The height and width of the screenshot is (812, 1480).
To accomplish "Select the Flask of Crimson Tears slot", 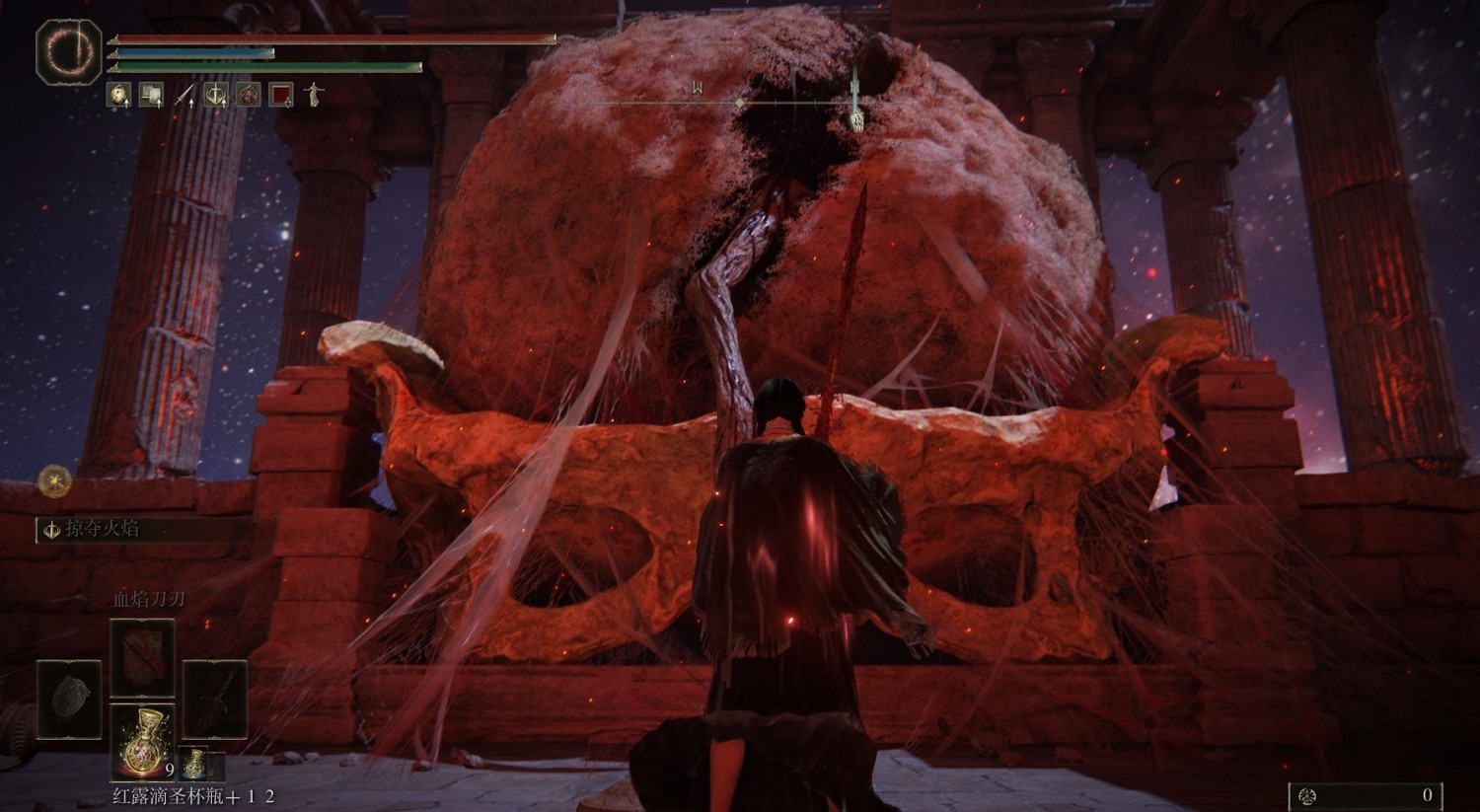I will [x=142, y=738].
